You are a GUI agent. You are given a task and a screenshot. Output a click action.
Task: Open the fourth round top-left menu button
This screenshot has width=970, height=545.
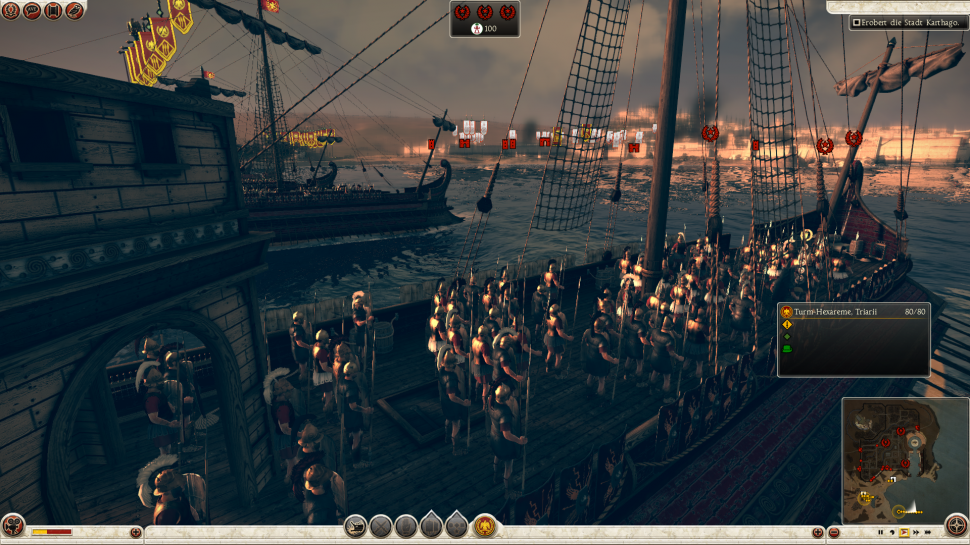[75, 11]
